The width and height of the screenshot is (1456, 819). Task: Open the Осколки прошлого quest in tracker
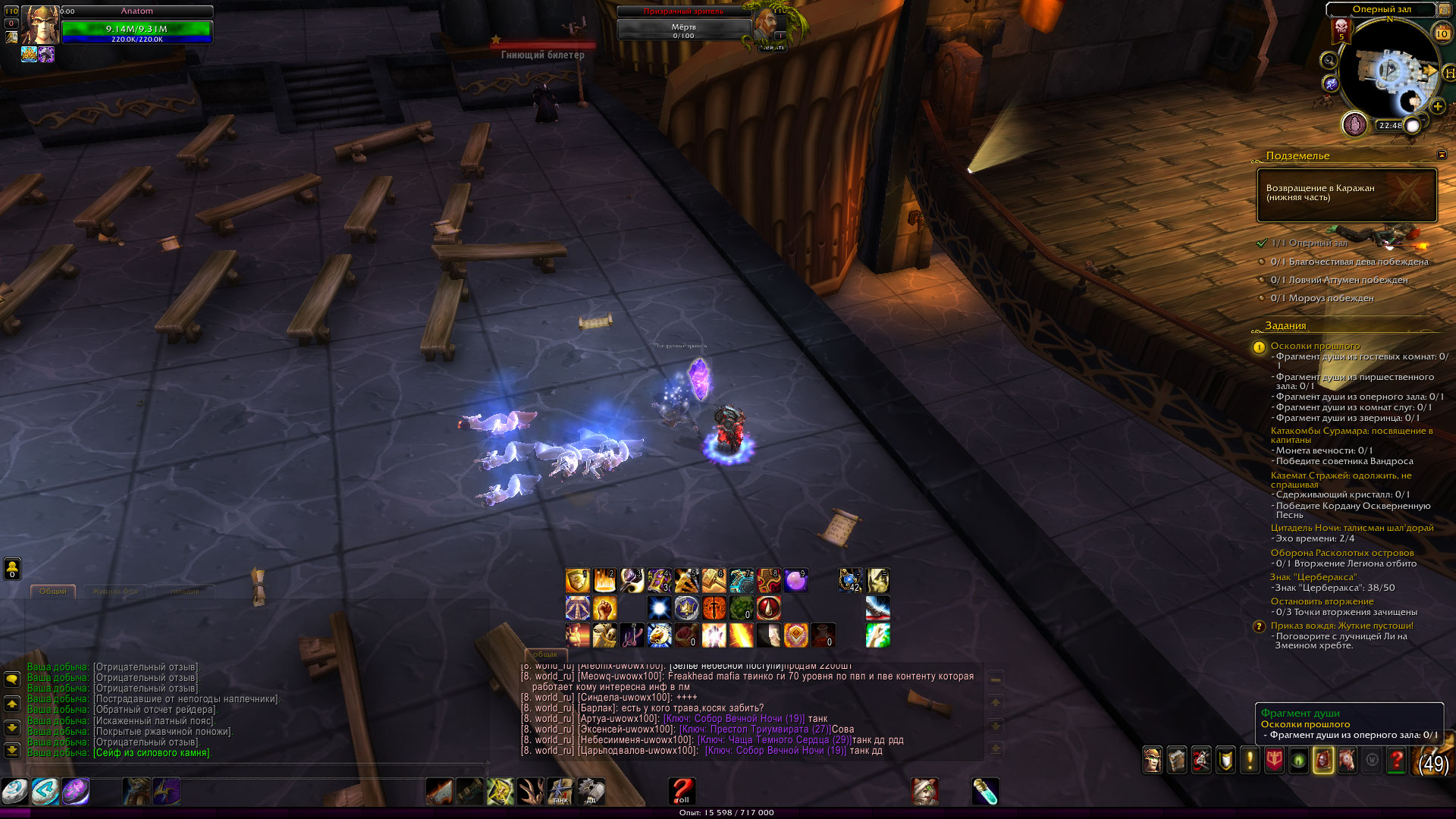point(1315,346)
